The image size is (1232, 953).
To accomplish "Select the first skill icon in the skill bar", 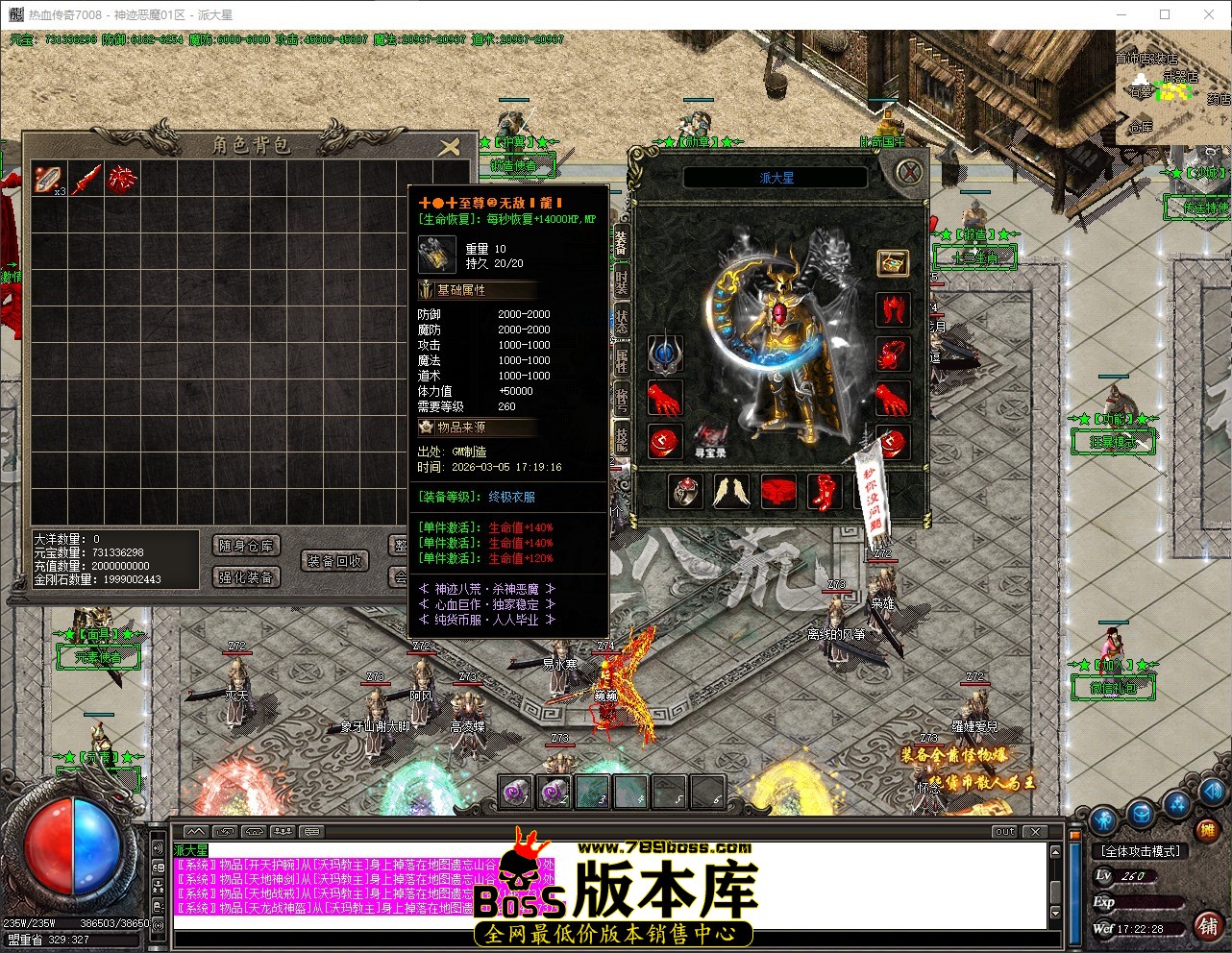I will tap(514, 791).
